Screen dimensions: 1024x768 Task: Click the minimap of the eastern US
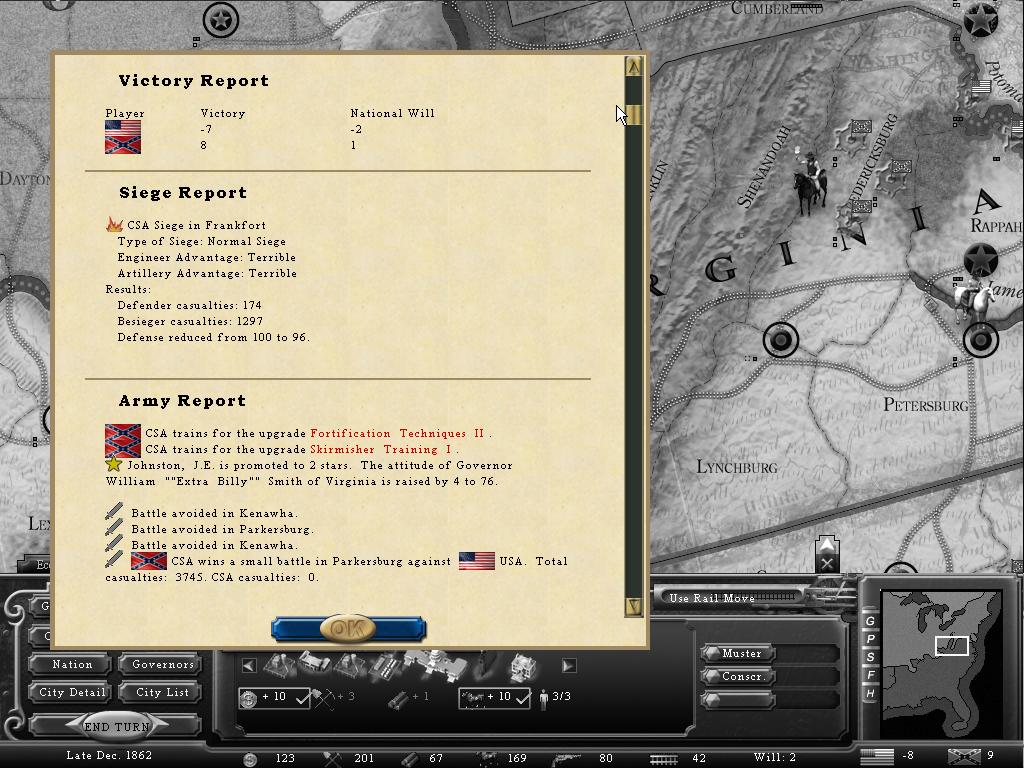coord(940,648)
